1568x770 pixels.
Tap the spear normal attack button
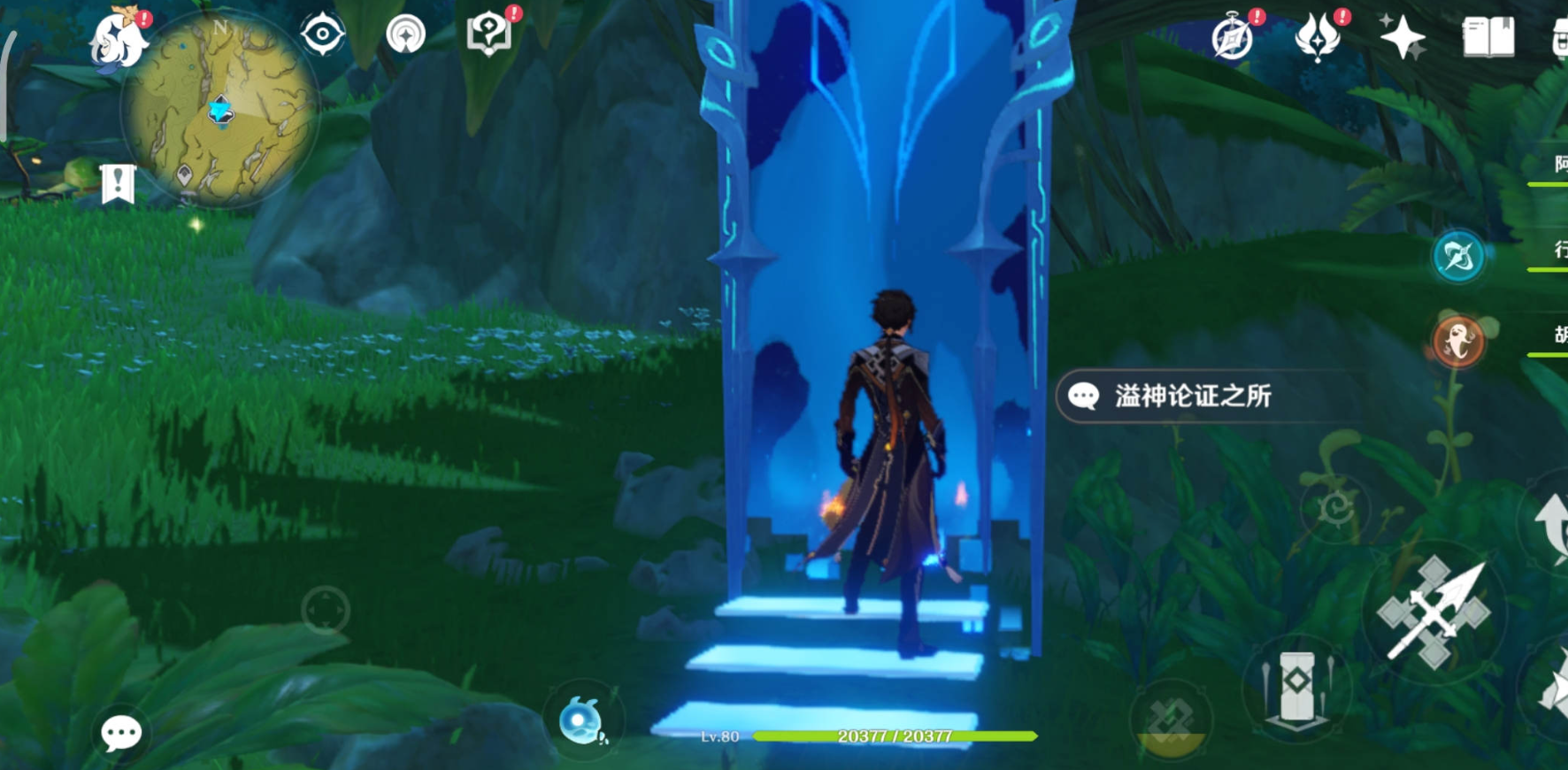pos(1434,612)
